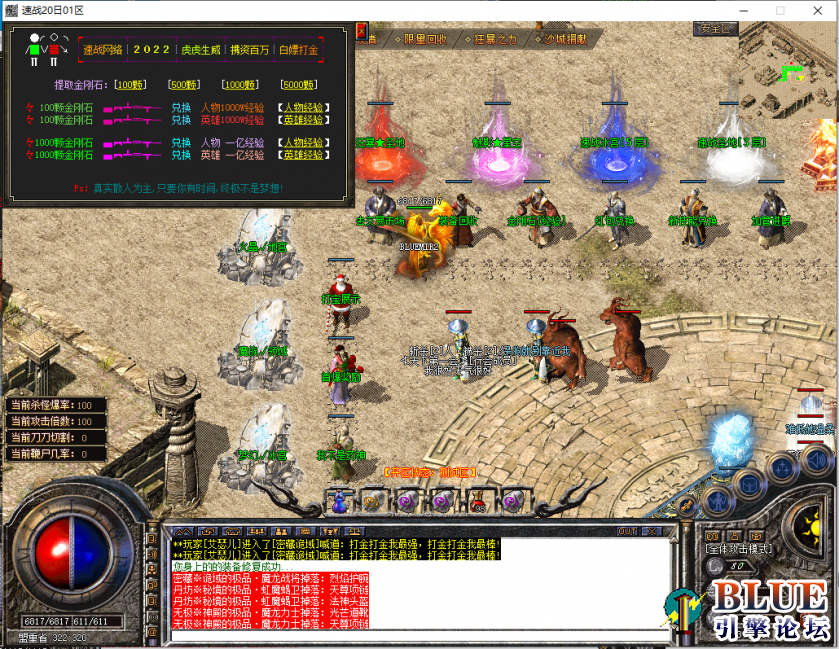Click the OUT button on chat panel
This screenshot has width=839, height=649.
627,531
